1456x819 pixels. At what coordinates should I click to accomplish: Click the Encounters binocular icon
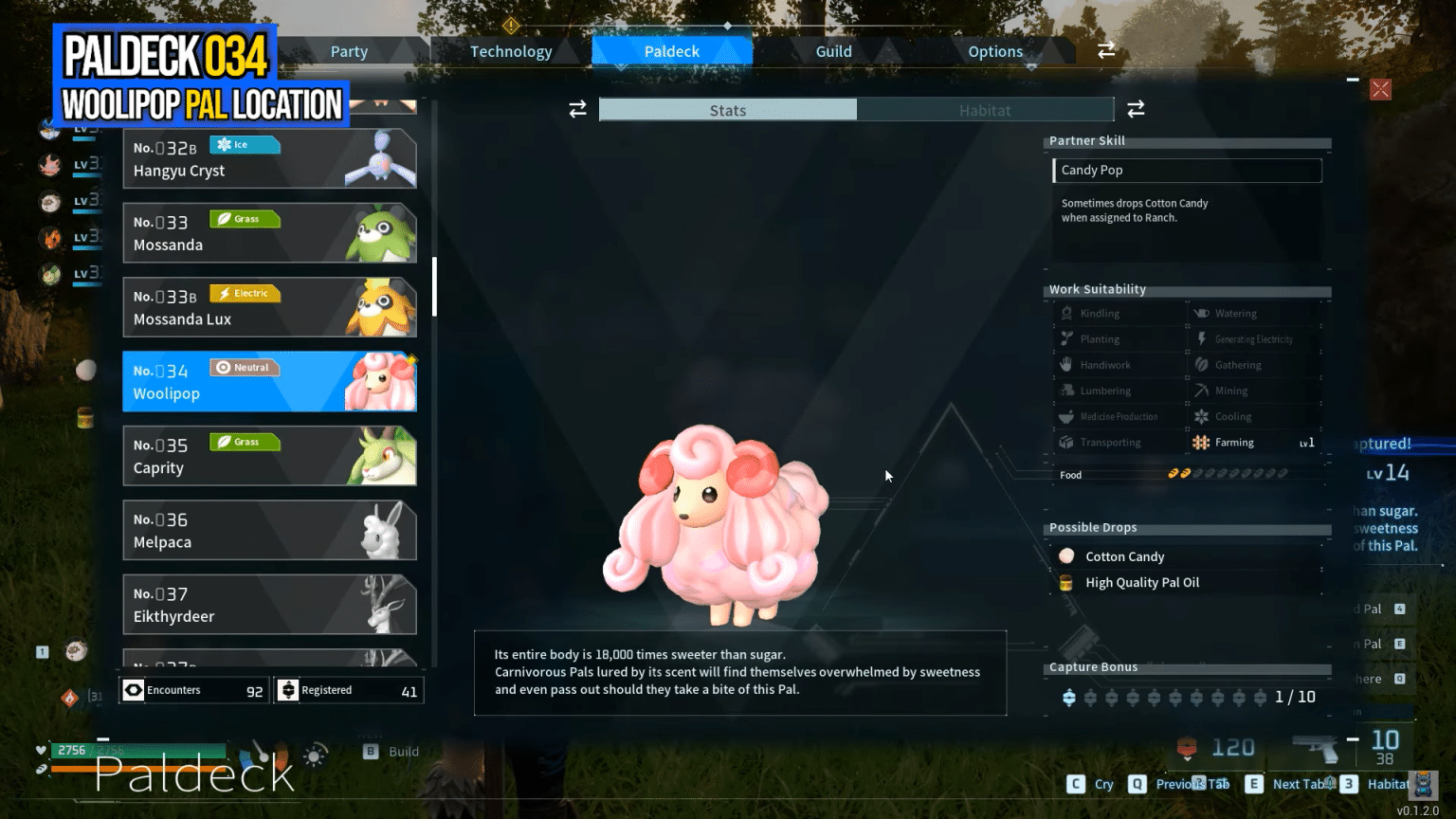(132, 690)
